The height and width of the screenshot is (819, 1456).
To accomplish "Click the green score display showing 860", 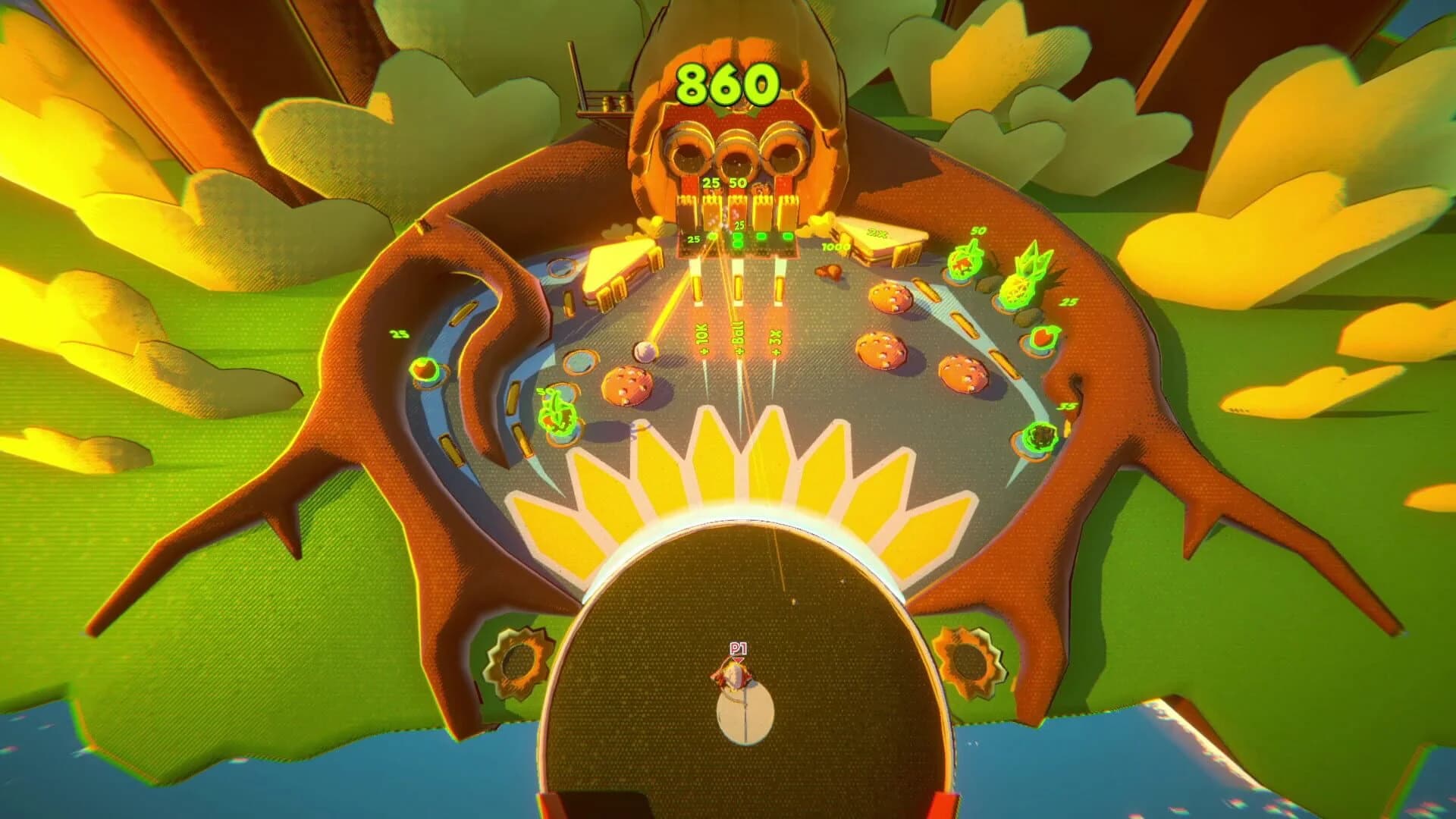I will tap(726, 83).
